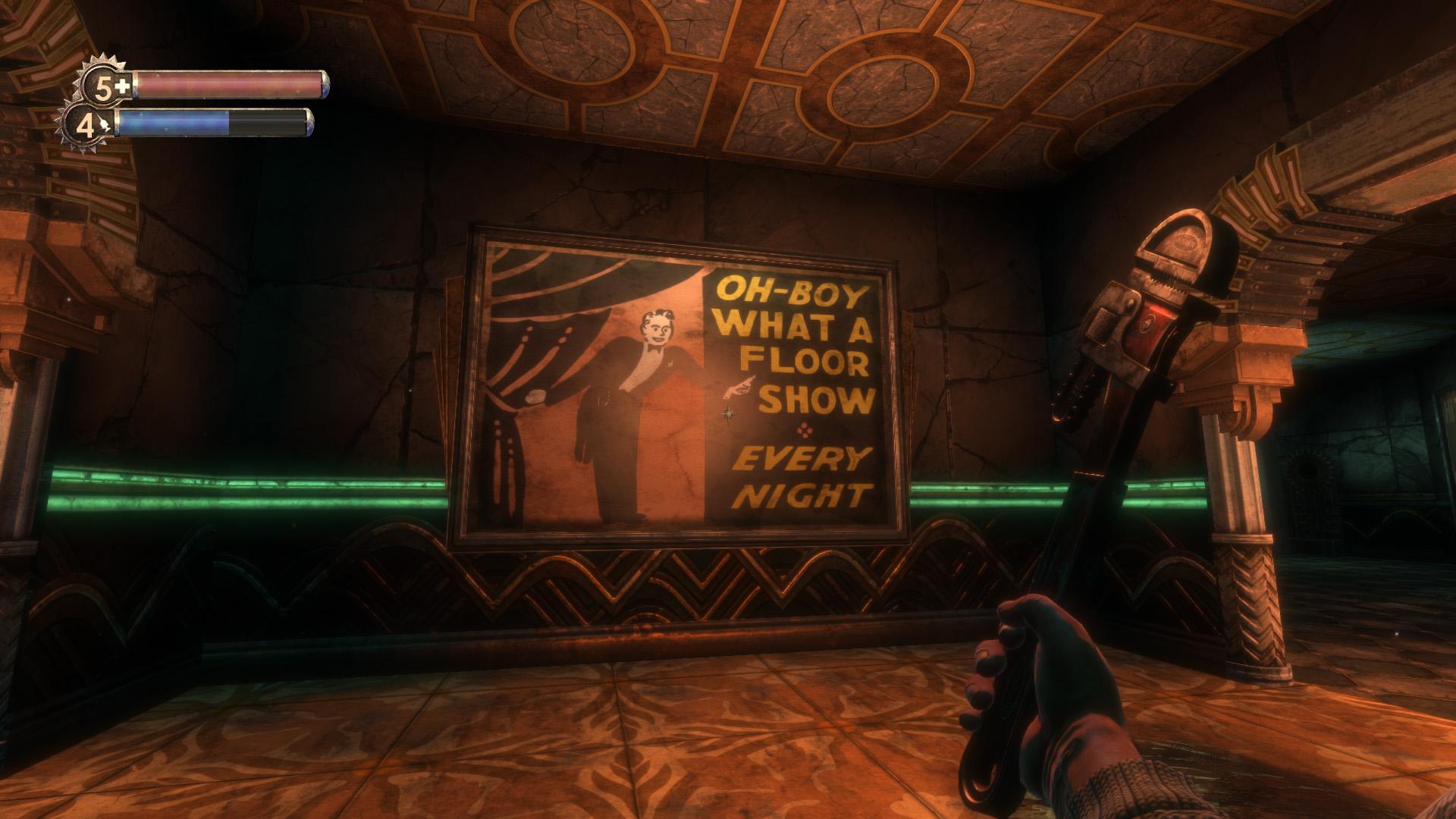Select the EVE hypo count gear
The image size is (1456, 819).
point(88,126)
